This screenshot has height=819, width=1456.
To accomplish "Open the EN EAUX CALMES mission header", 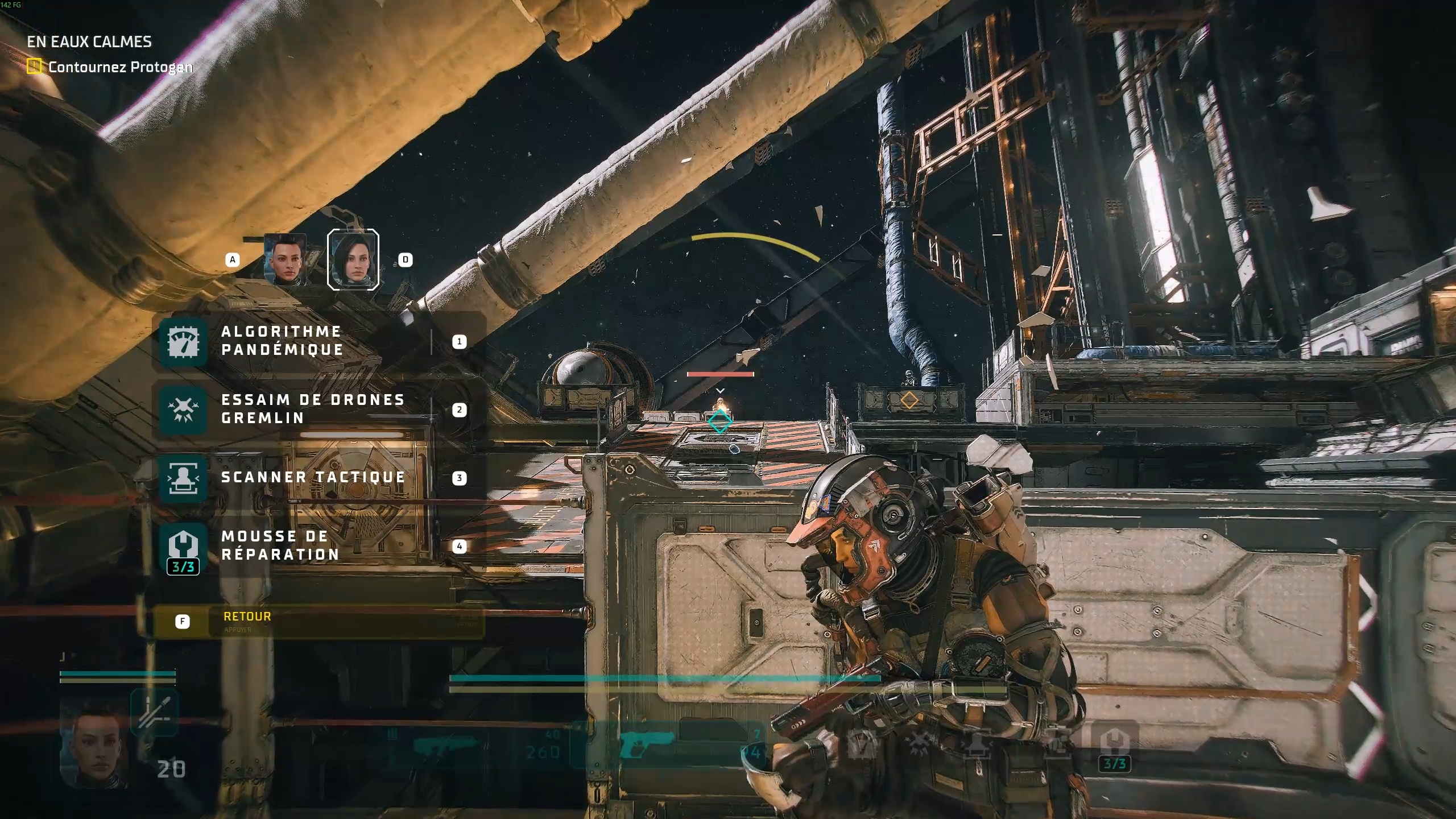I will pyautogui.click(x=89, y=41).
